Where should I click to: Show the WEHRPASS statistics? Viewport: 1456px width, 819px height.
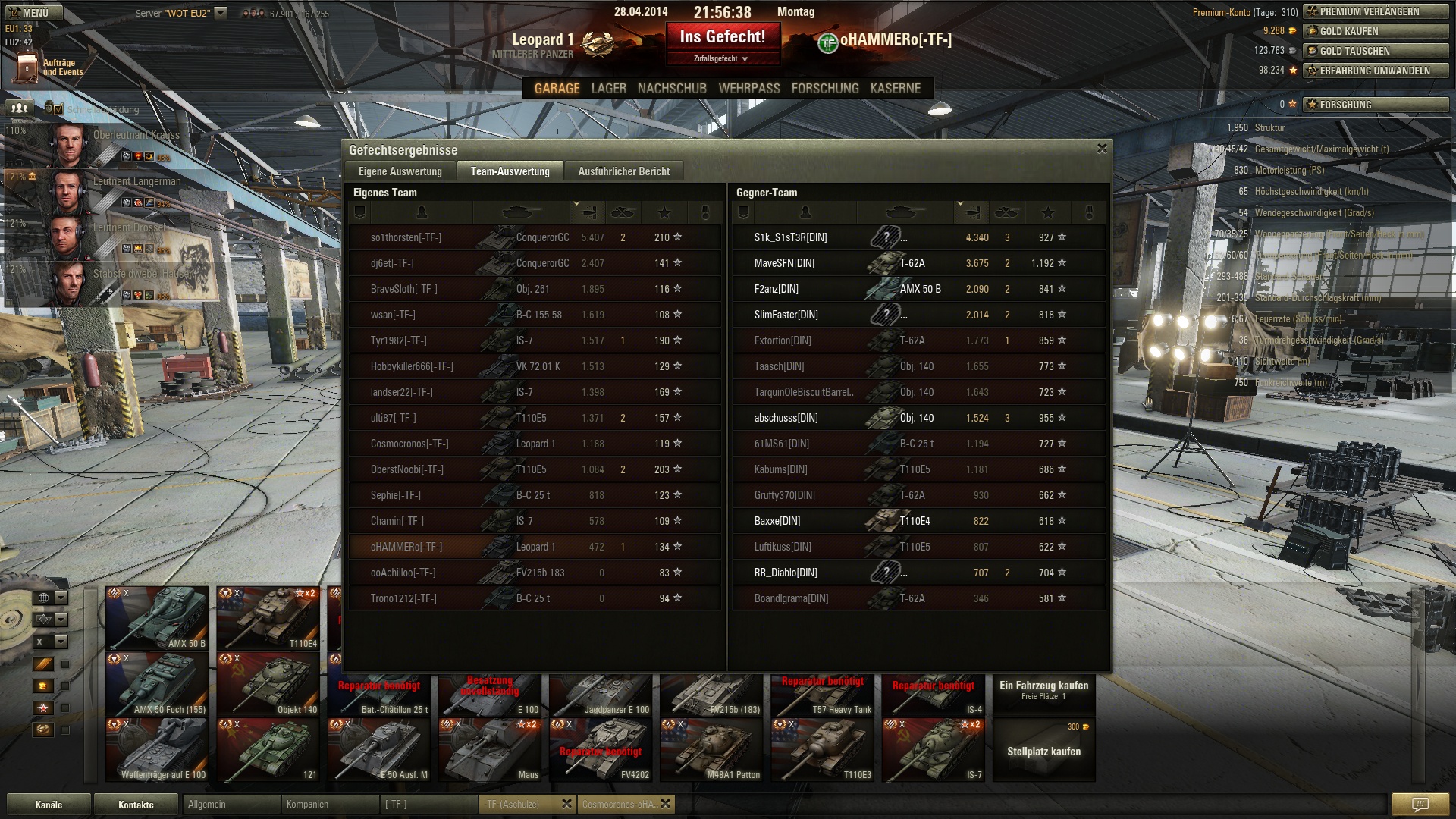748,89
